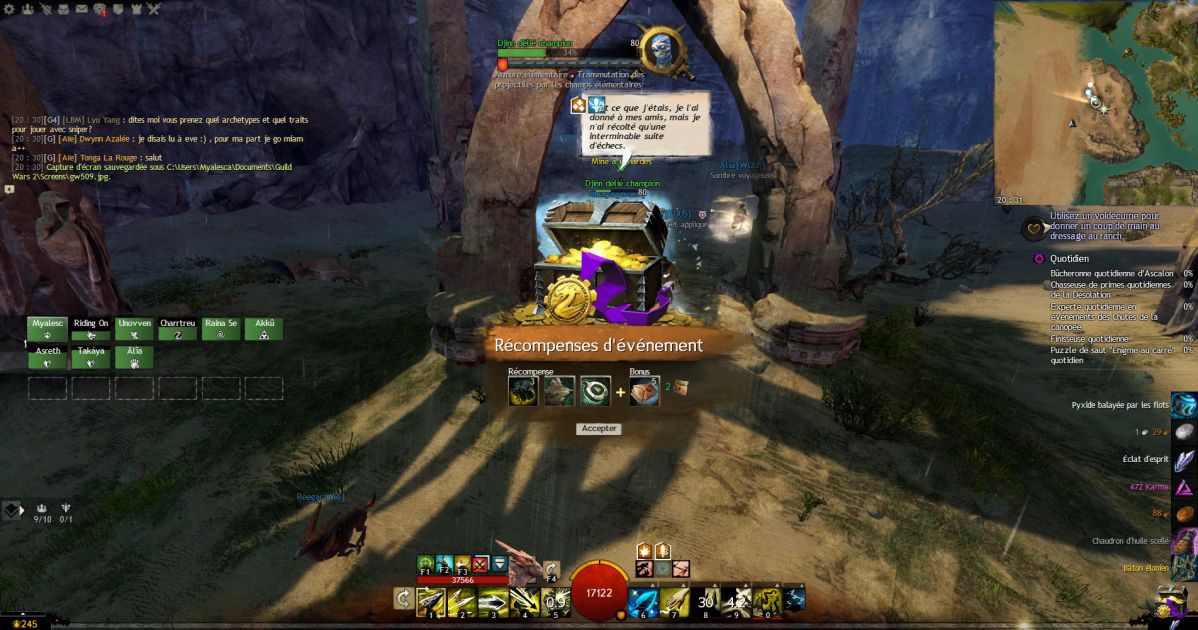Screen dimensions: 1198x630
Task: Swap pets with the F4 button
Action: click(551, 570)
